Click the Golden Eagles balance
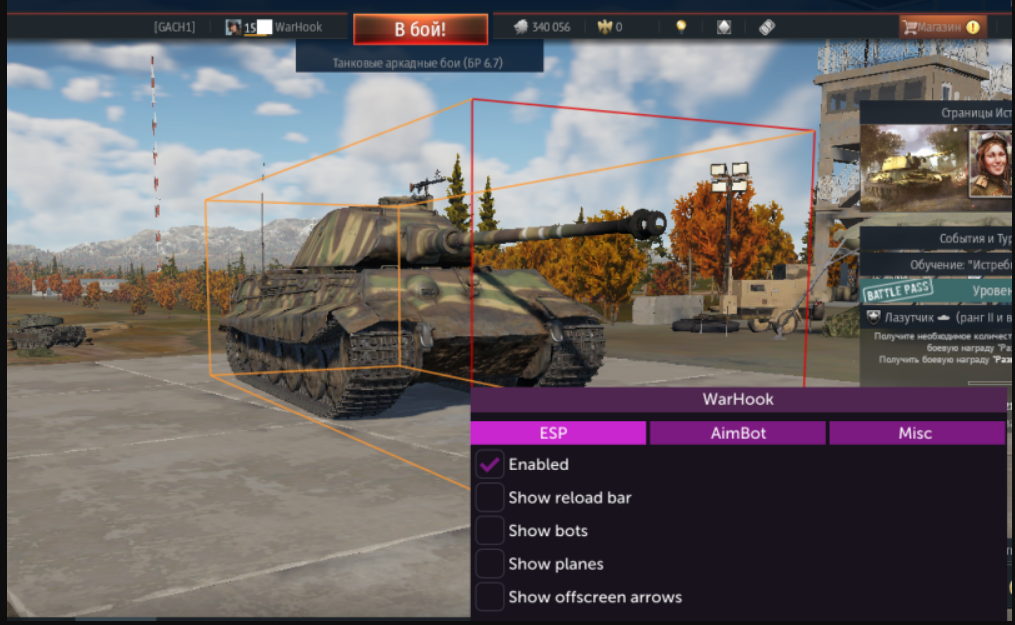This screenshot has width=1015, height=625. point(608,27)
